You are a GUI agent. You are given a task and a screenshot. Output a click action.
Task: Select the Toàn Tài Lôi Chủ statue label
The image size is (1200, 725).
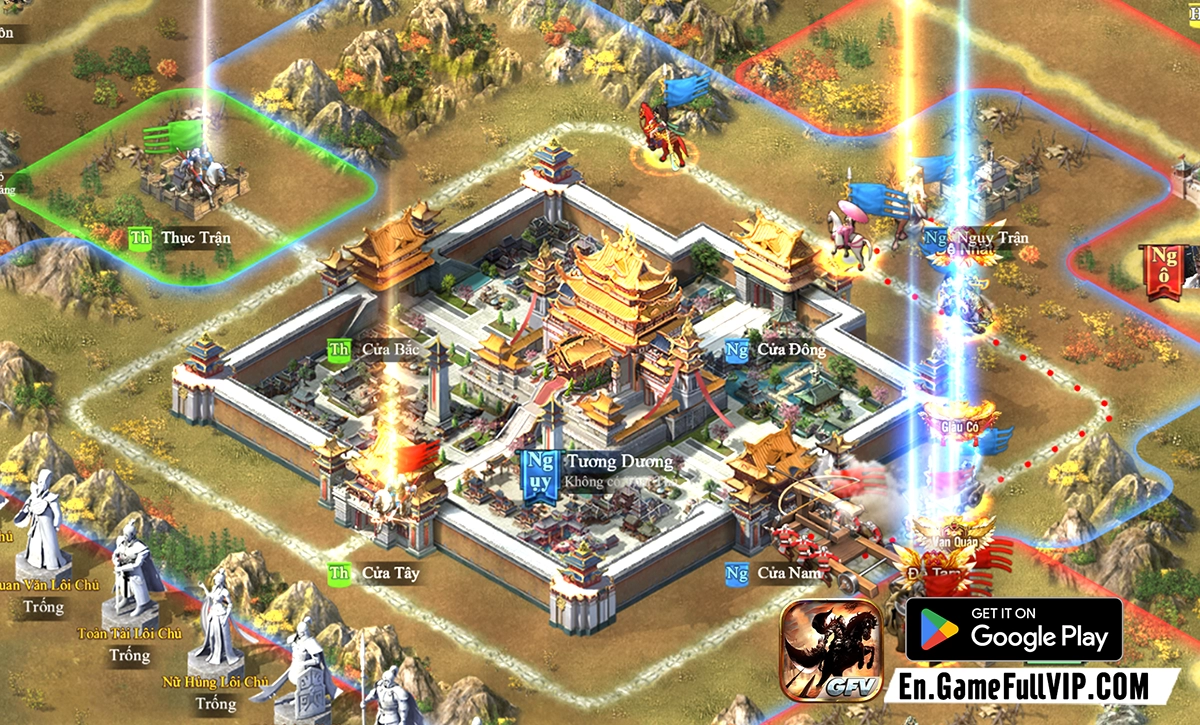(x=130, y=634)
